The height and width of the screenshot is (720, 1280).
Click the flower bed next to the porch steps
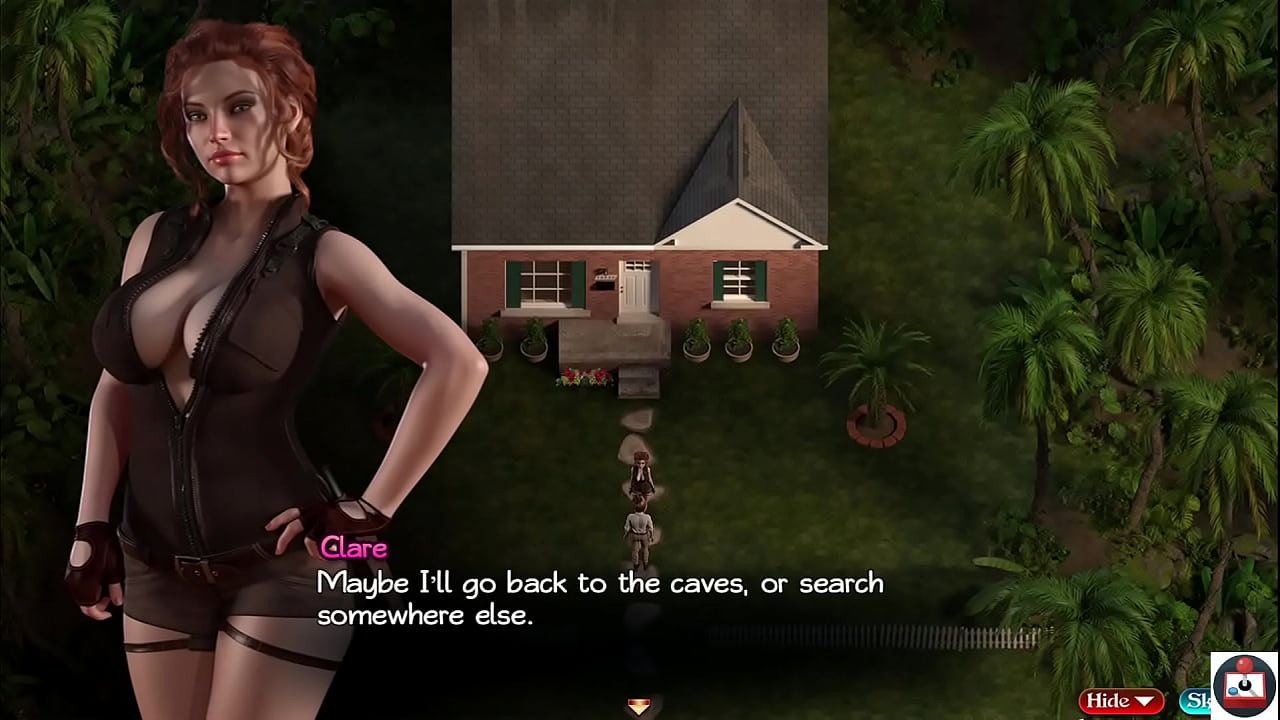(x=583, y=378)
